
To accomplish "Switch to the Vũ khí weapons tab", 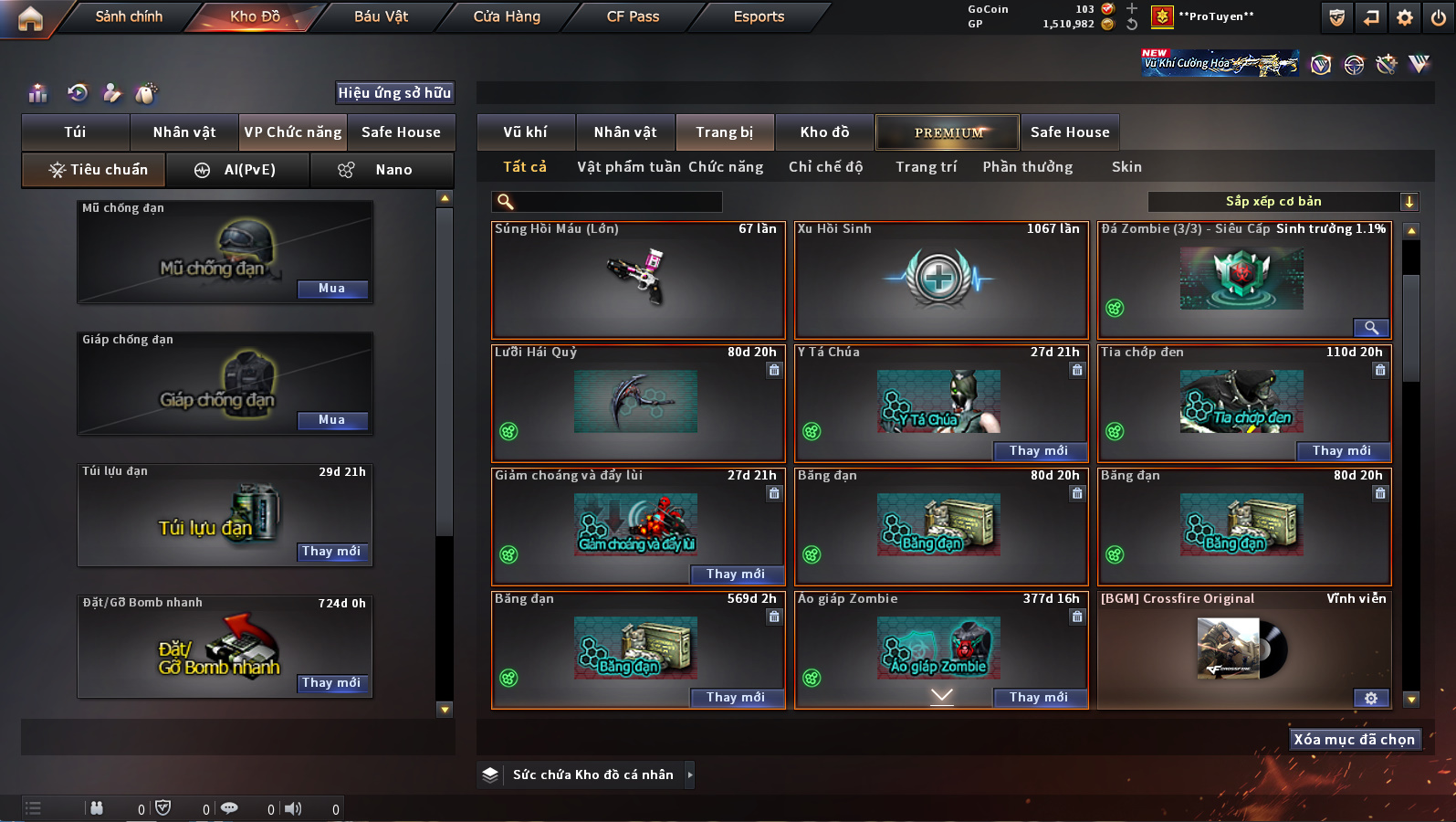I will point(526,132).
